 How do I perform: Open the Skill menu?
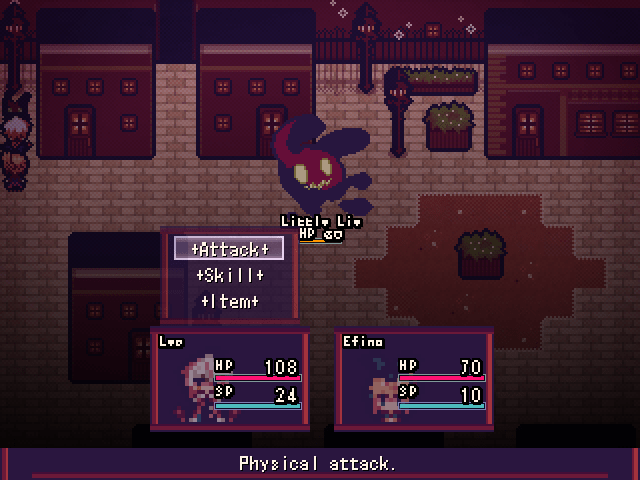[x=229, y=275]
